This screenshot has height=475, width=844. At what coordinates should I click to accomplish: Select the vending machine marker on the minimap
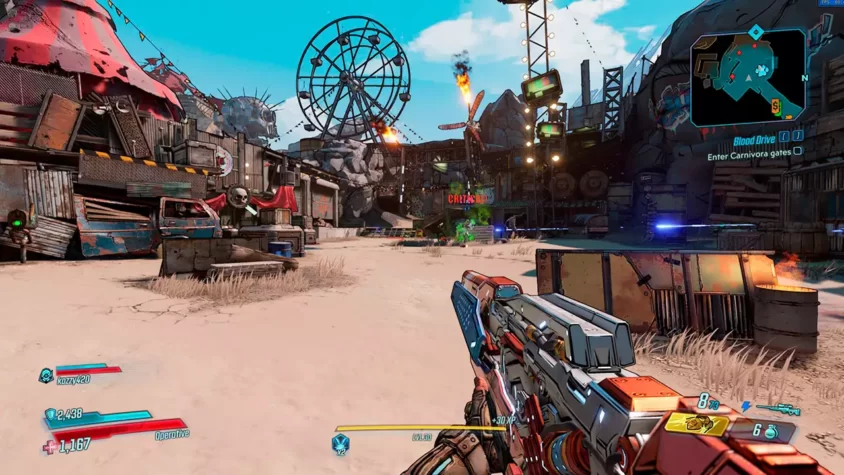tap(775, 103)
